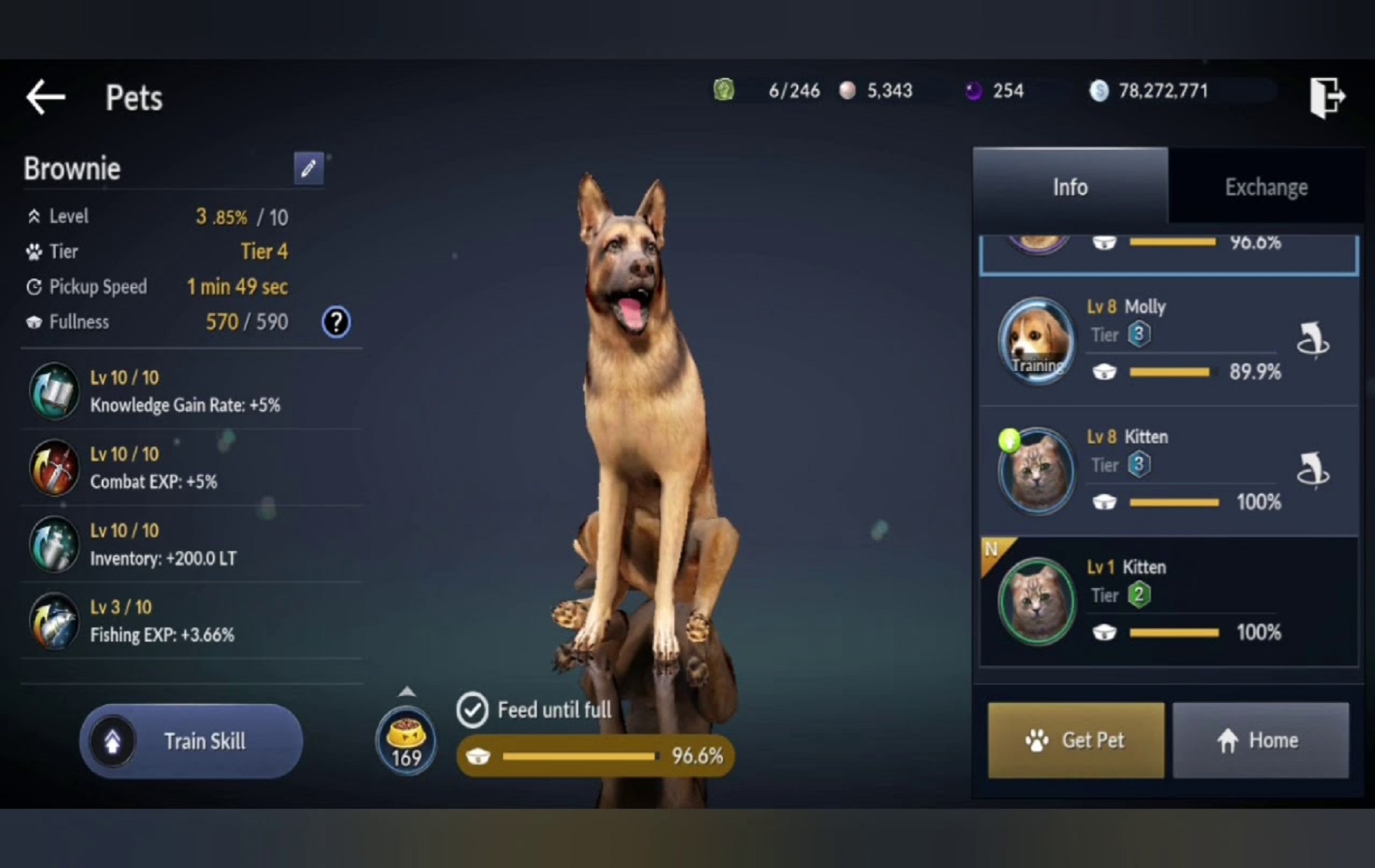Expand the fullness bar arrow above food bowl
The height and width of the screenshot is (868, 1375).
pos(407,691)
